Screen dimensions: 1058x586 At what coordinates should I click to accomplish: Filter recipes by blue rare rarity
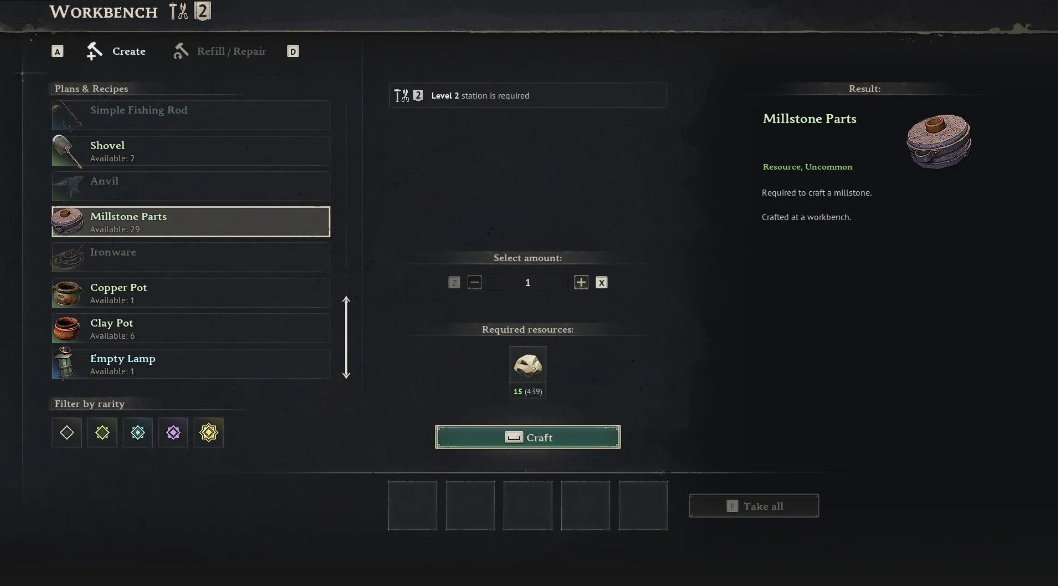(138, 433)
